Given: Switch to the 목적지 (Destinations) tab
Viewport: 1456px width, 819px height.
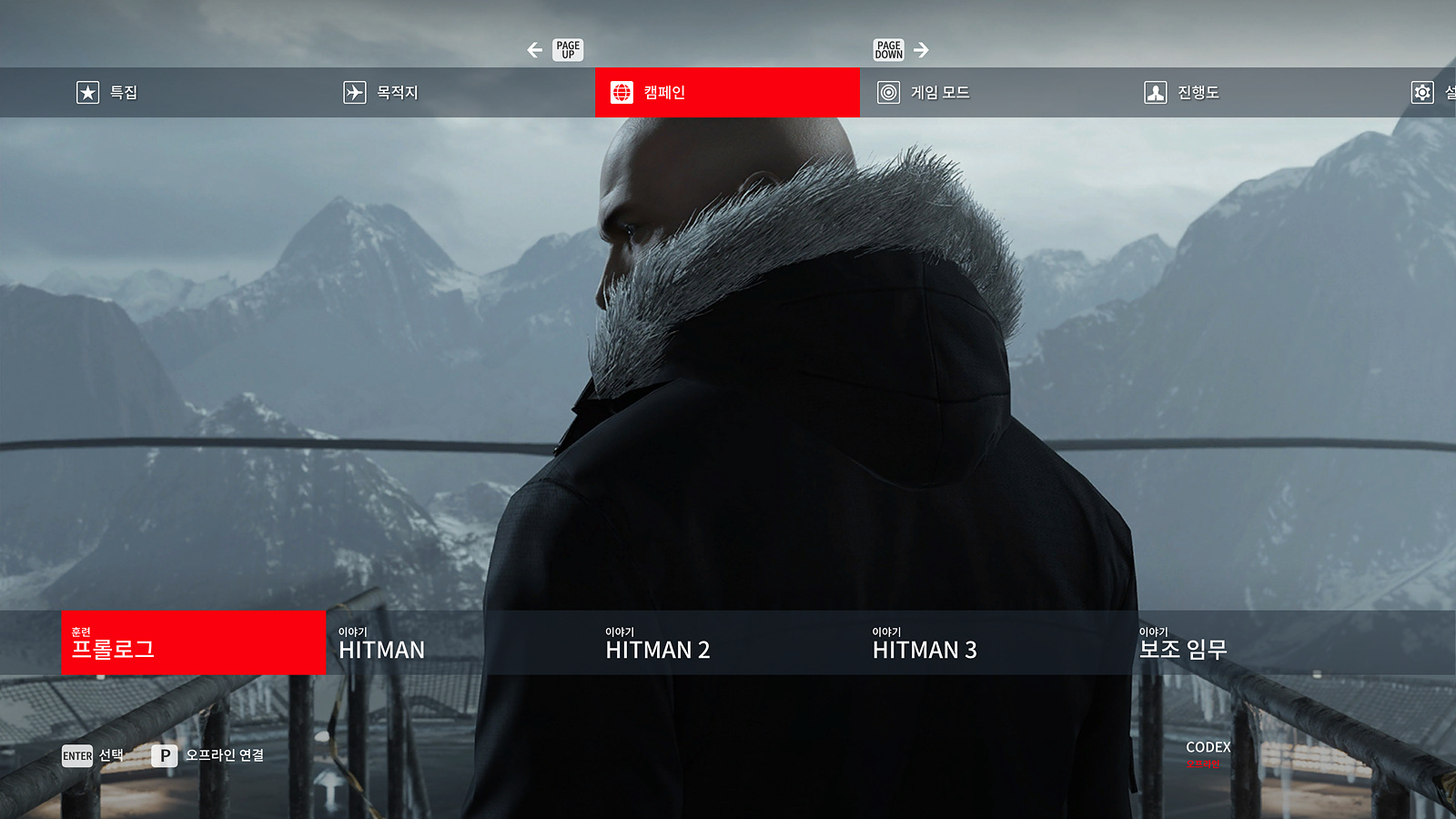Looking at the screenshot, I should [380, 92].
